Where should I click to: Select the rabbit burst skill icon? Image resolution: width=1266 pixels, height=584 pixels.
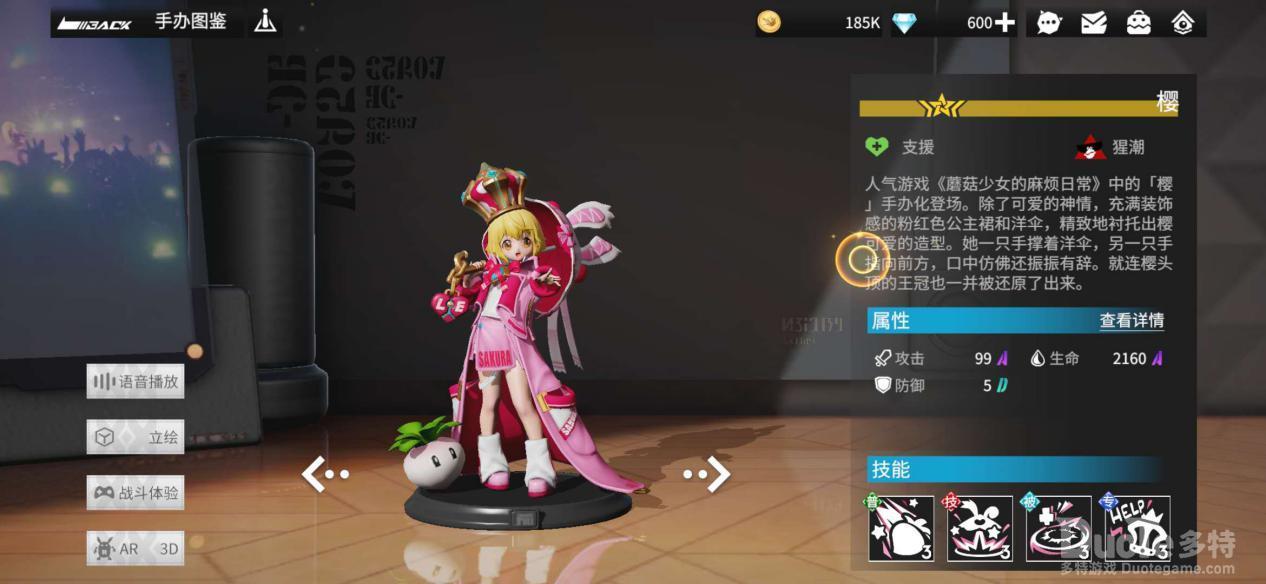(x=980, y=528)
